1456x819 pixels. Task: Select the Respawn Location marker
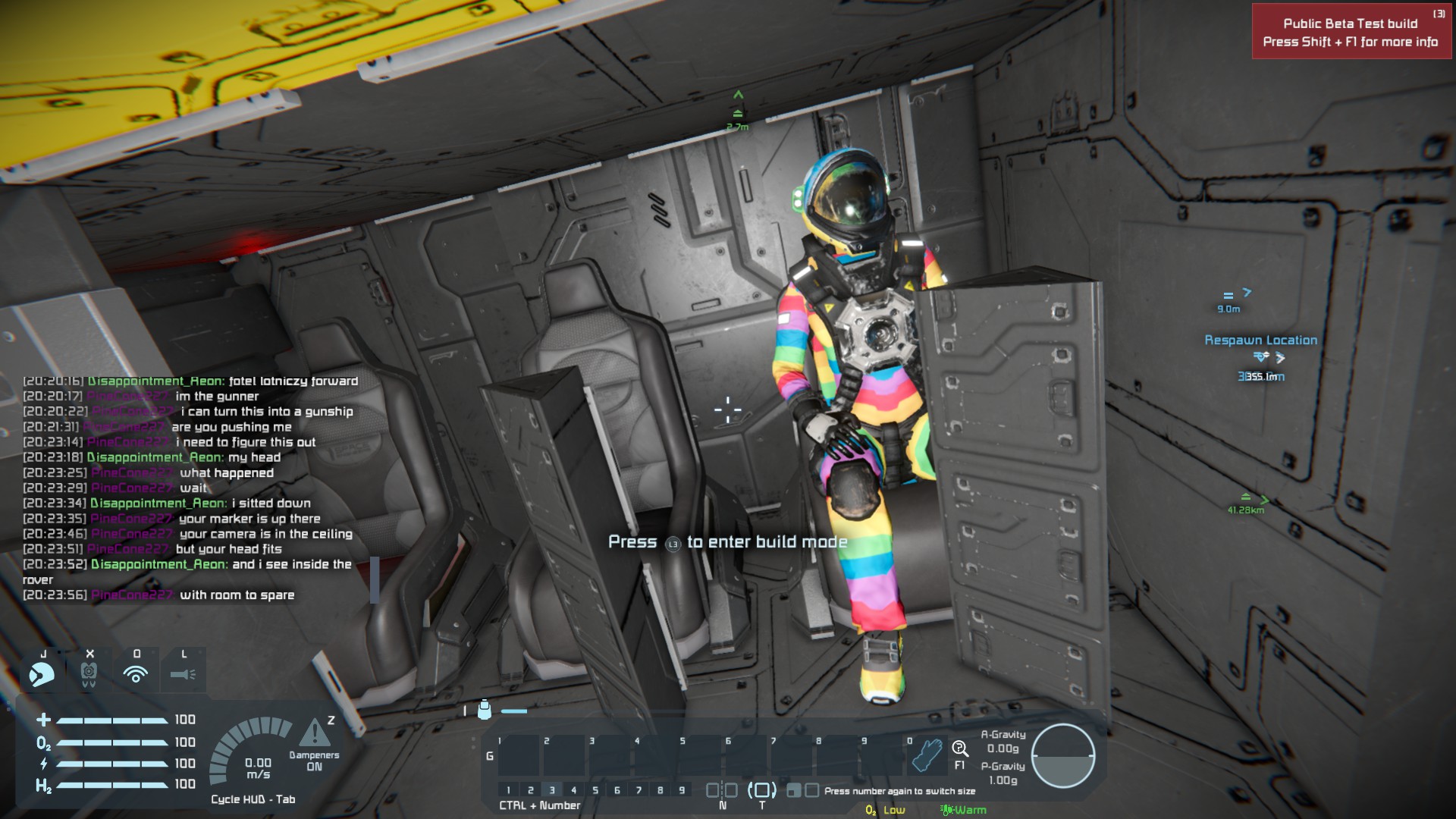tap(1260, 340)
